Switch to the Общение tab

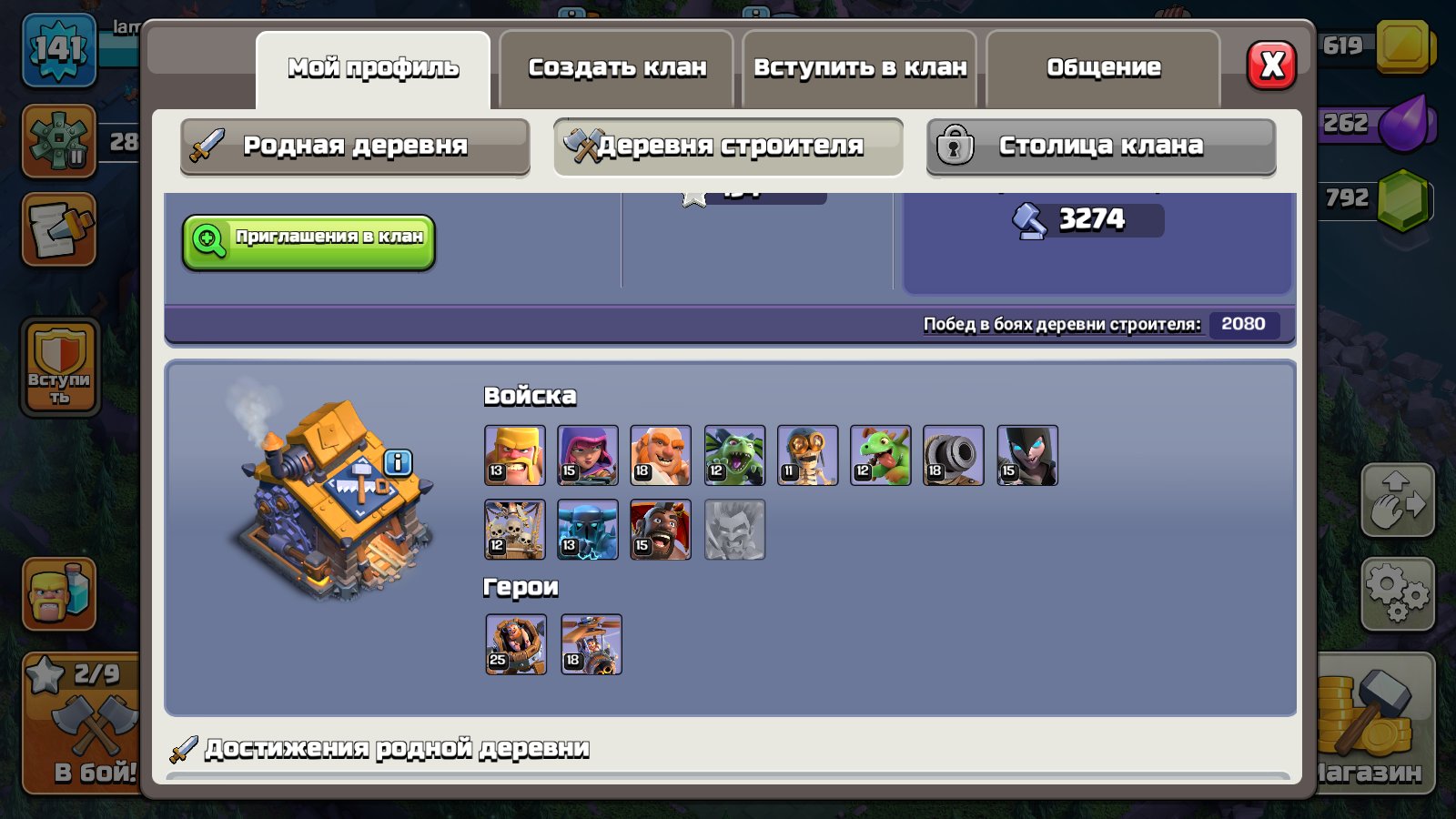(x=1103, y=66)
